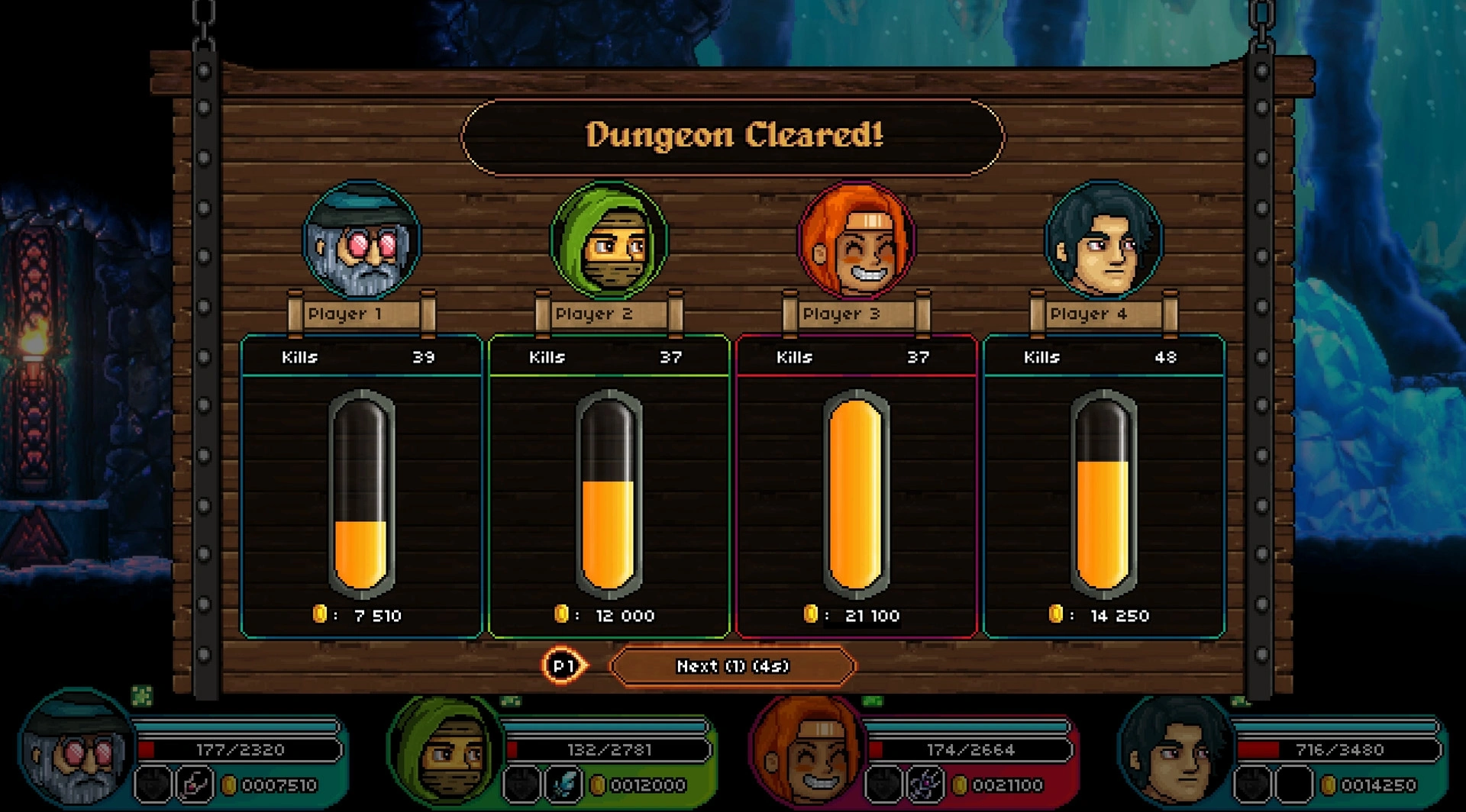The height and width of the screenshot is (812, 1466).
Task: Select Player 2's green-hooded portrait
Action: click(609, 240)
